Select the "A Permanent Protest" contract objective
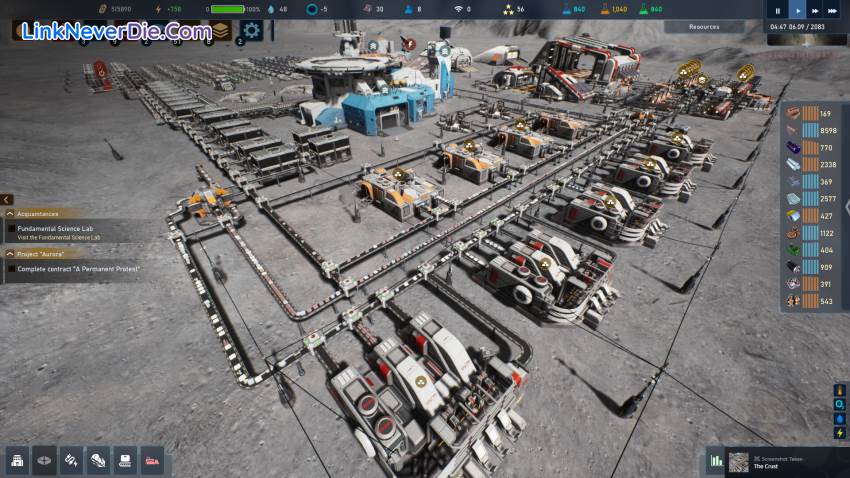The height and width of the screenshot is (478, 850). 78,269
